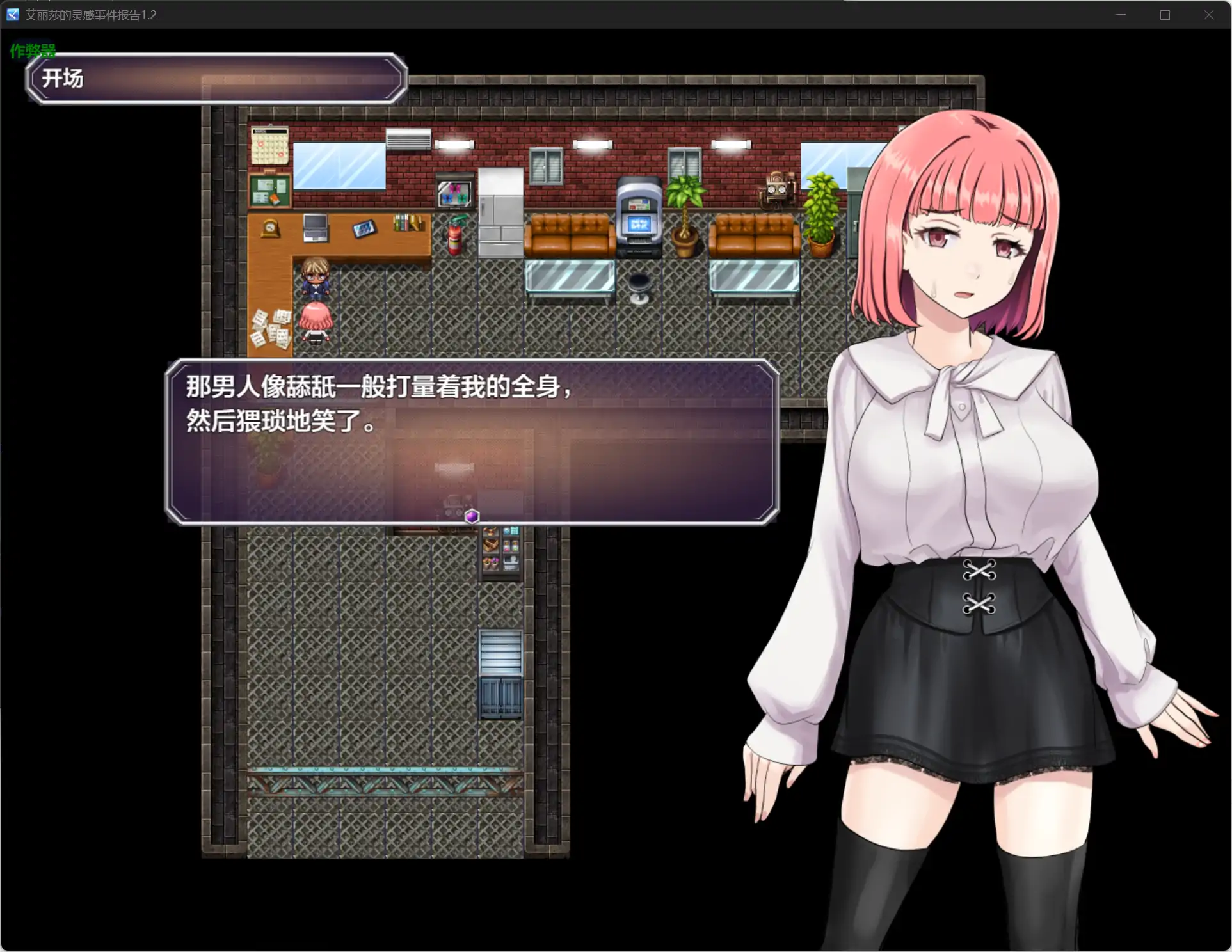Click the game window title bar icon
1232x952 pixels.
pyautogui.click(x=12, y=14)
